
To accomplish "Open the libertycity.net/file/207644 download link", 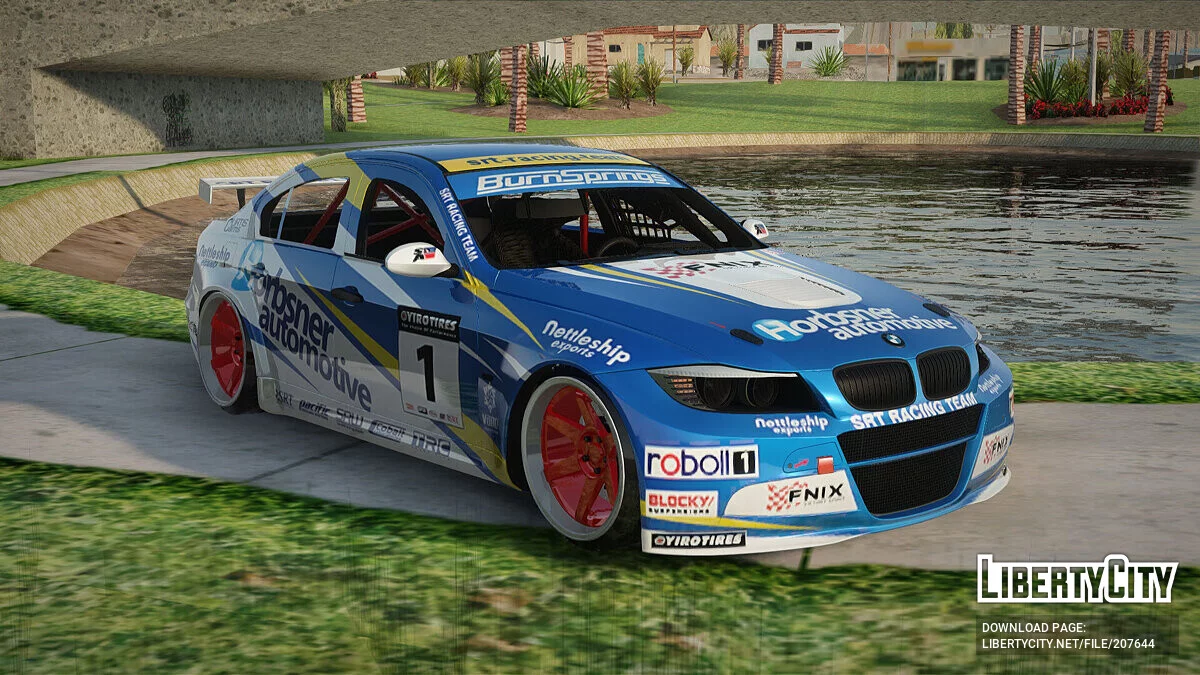I will pos(1068,644).
